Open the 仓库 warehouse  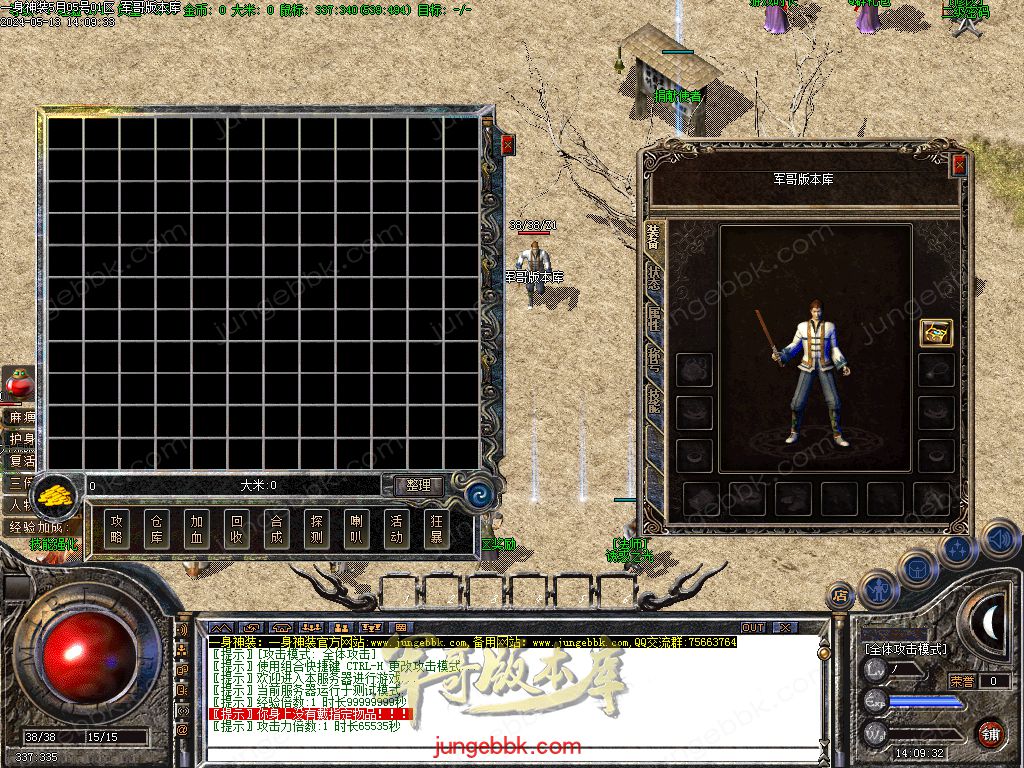tap(157, 529)
